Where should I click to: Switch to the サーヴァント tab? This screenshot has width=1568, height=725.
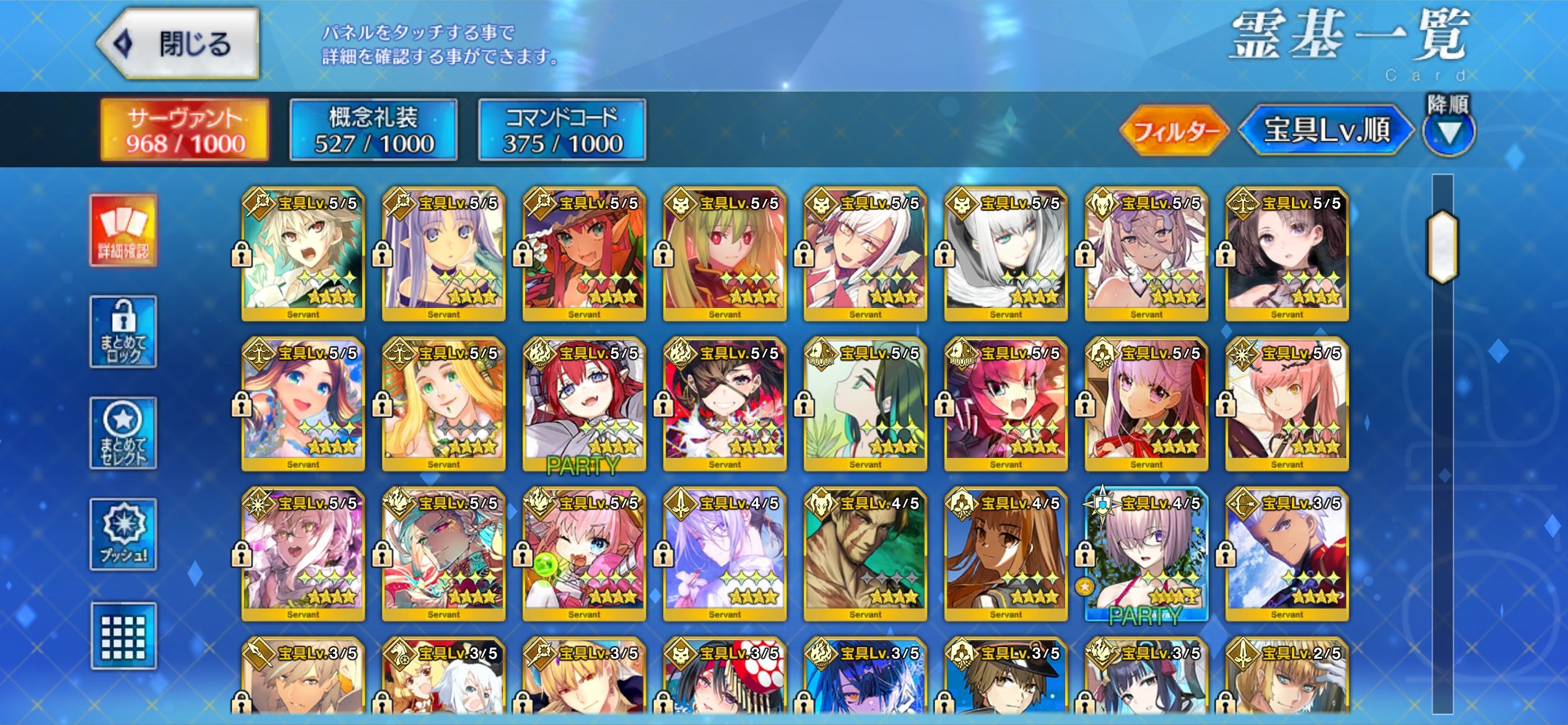[185, 130]
